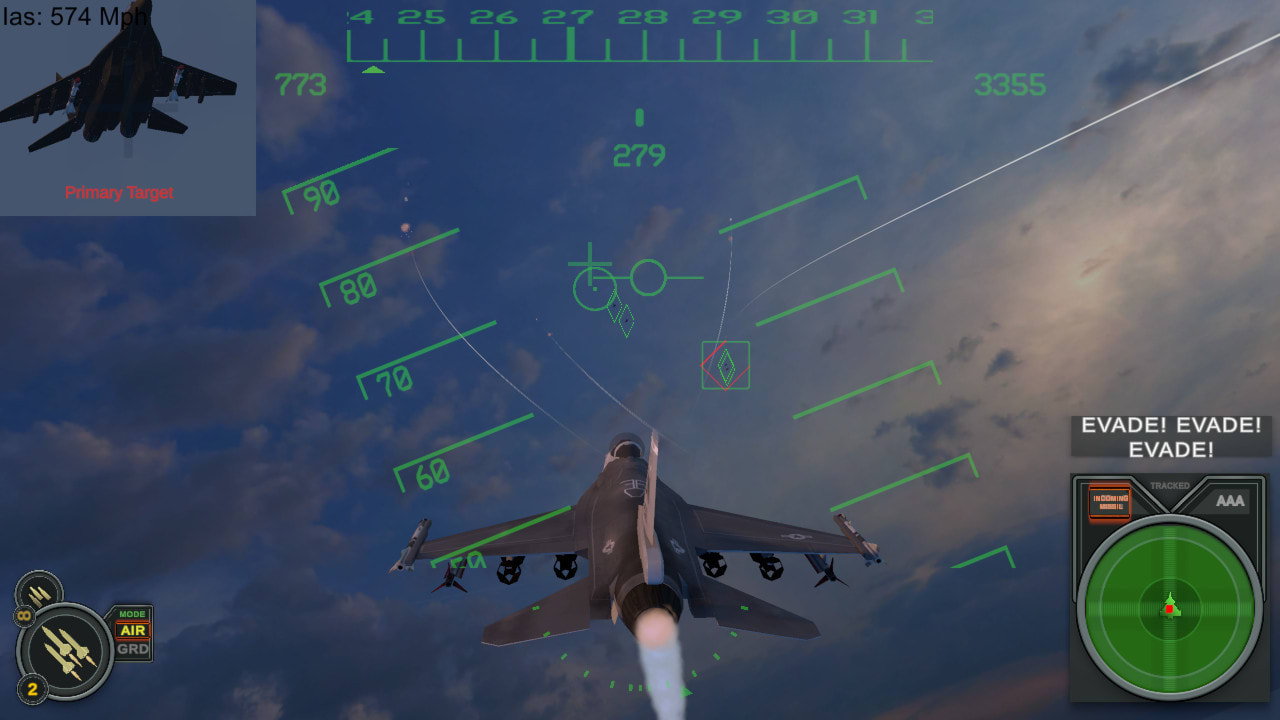Viewport: 1280px width, 720px height.
Task: Click the EVADE! EVADE! EVADE! warning banner
Action: pyautogui.click(x=1170, y=435)
